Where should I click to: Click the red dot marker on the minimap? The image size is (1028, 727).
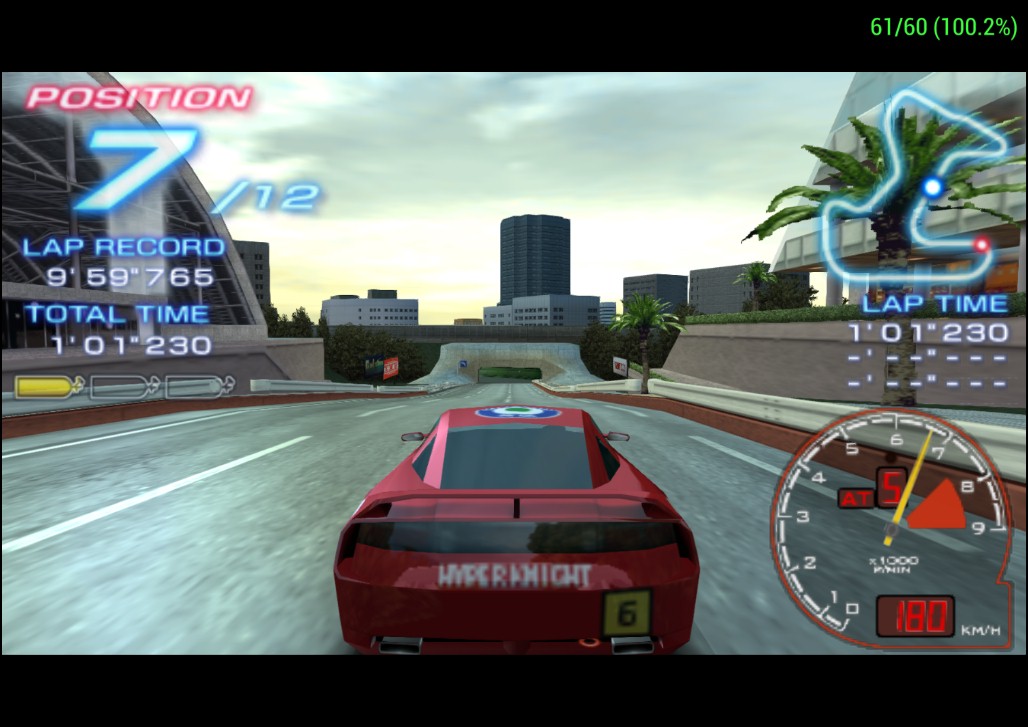click(982, 243)
